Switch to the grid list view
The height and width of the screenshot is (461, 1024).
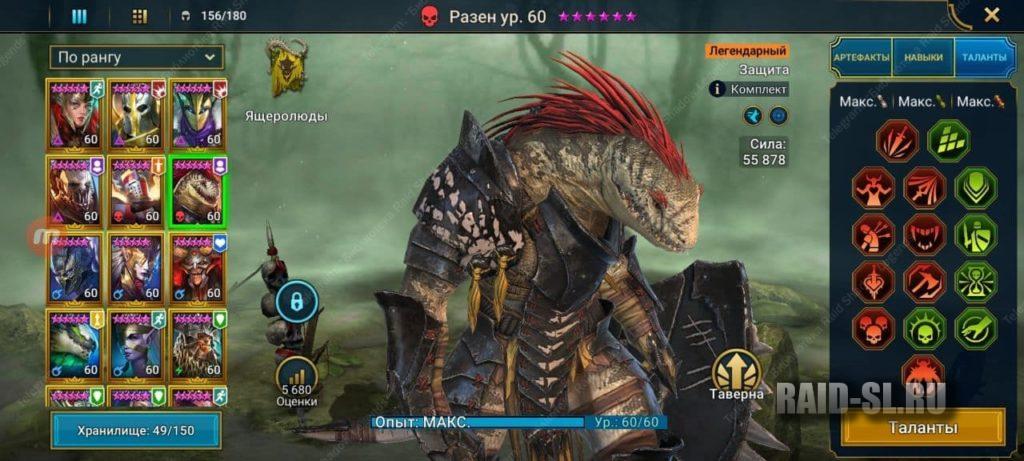pos(139,16)
